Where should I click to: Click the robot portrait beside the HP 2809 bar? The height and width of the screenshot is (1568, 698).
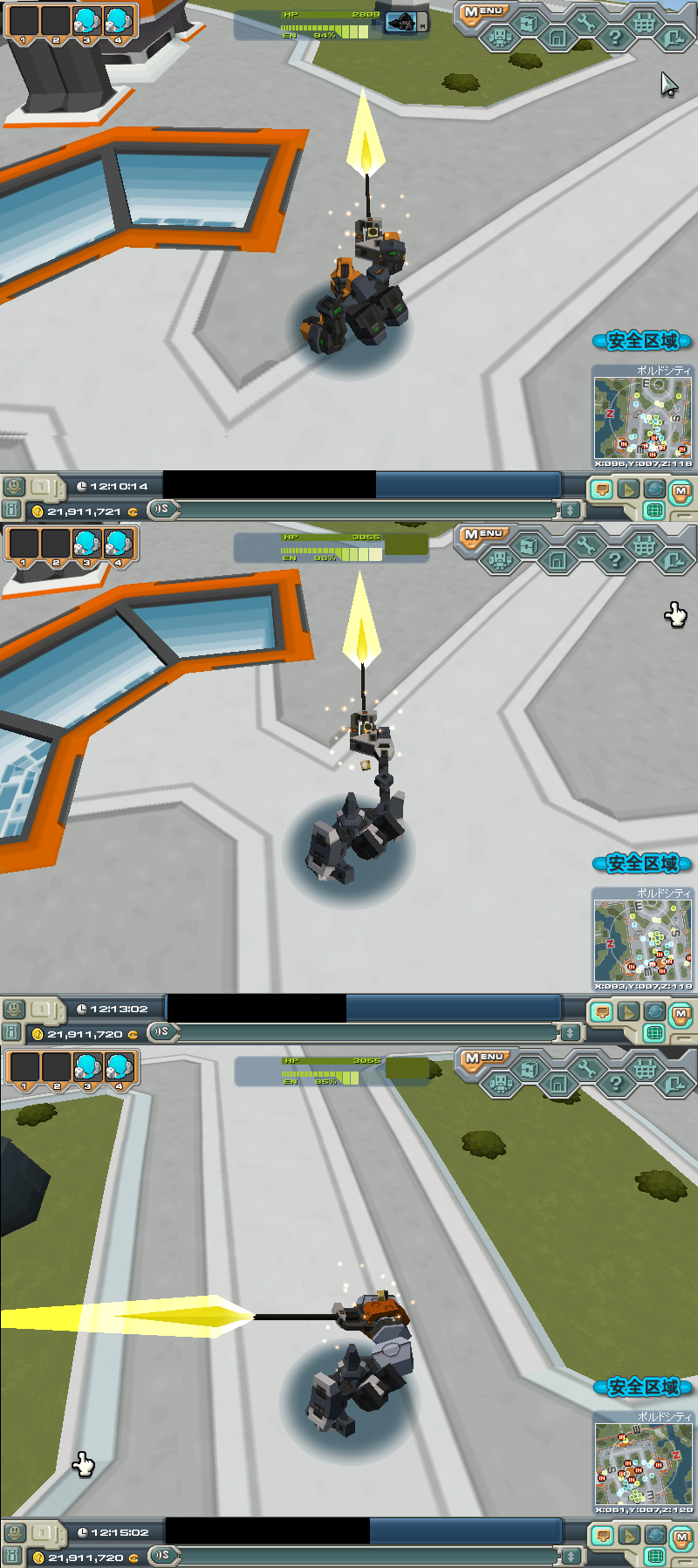click(x=402, y=24)
